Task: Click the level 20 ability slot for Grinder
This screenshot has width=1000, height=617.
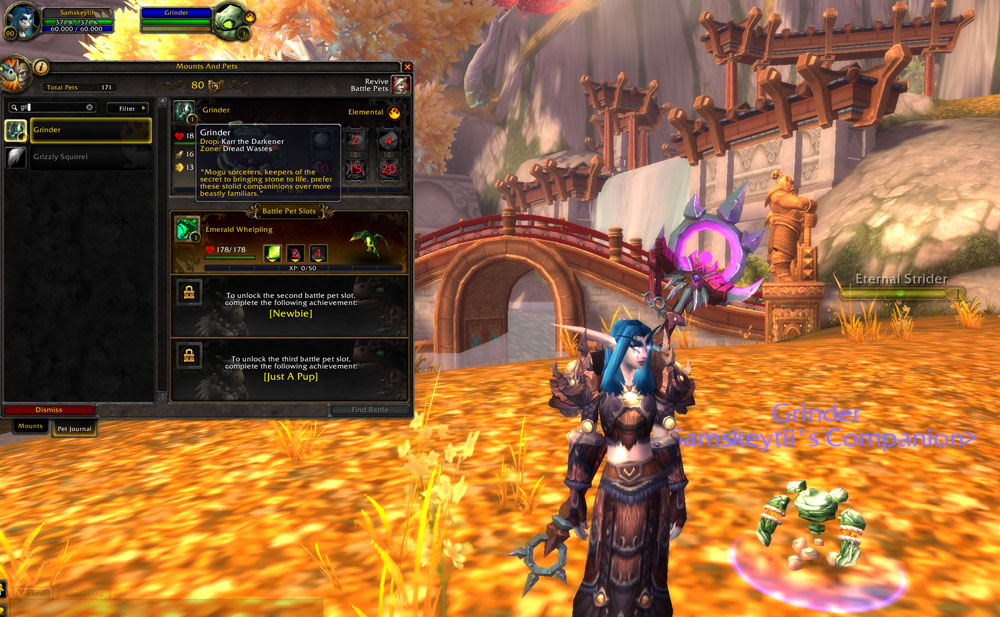Action: click(x=388, y=168)
